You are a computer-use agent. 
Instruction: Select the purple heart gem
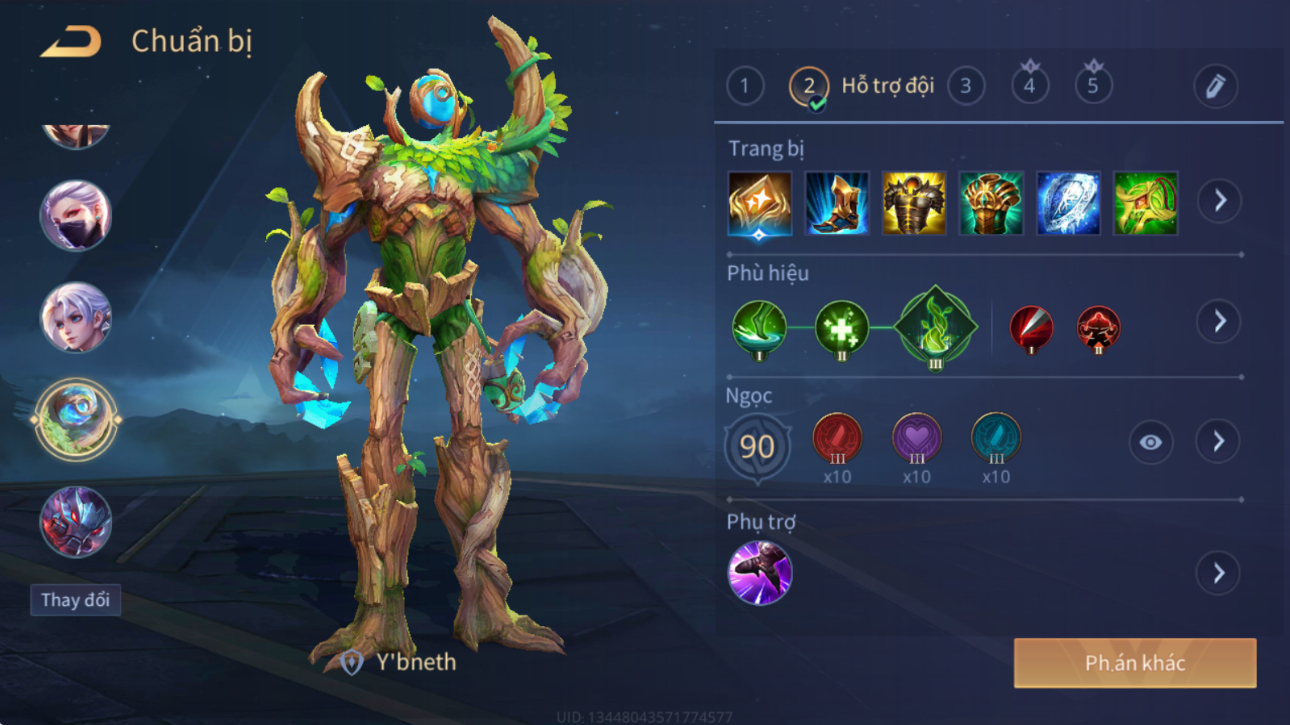(916, 440)
